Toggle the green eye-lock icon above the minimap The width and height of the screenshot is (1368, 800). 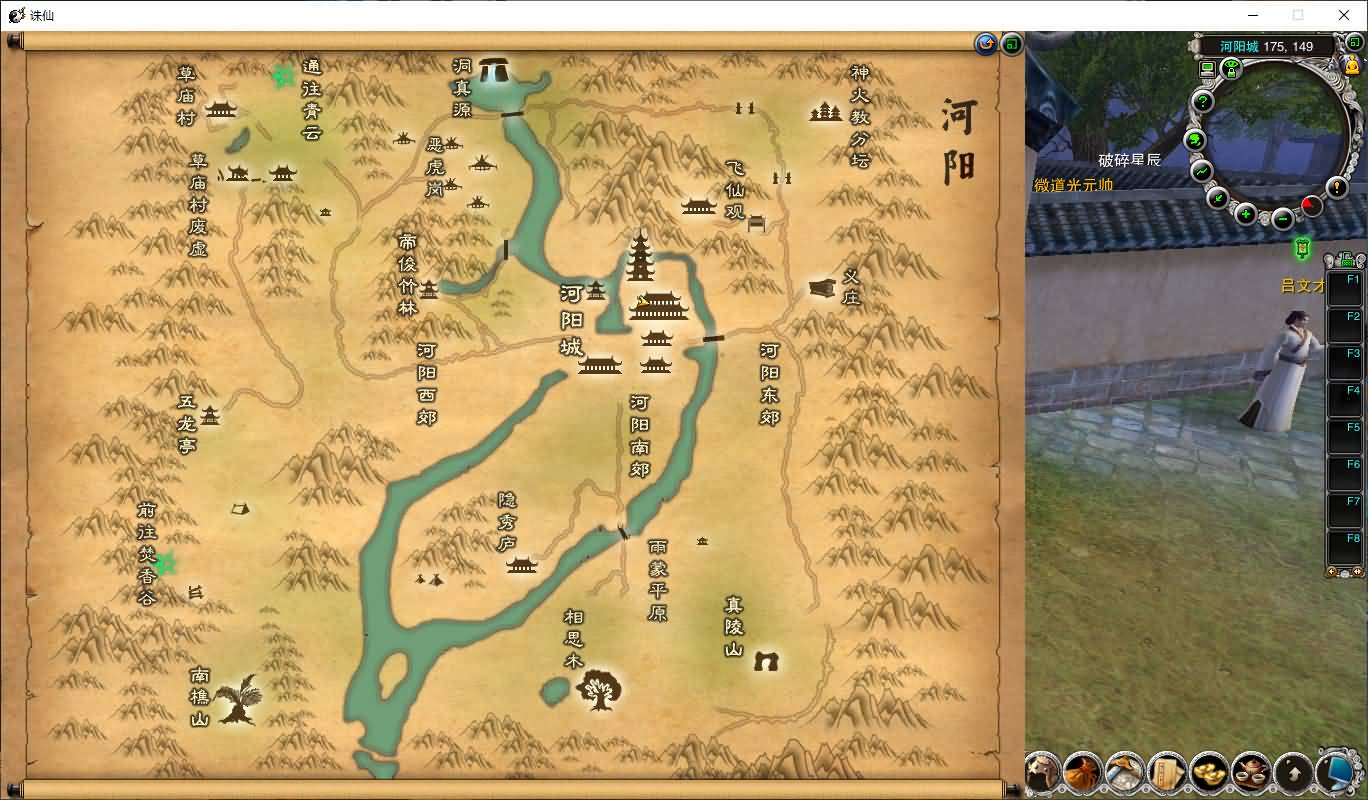coord(1231,67)
